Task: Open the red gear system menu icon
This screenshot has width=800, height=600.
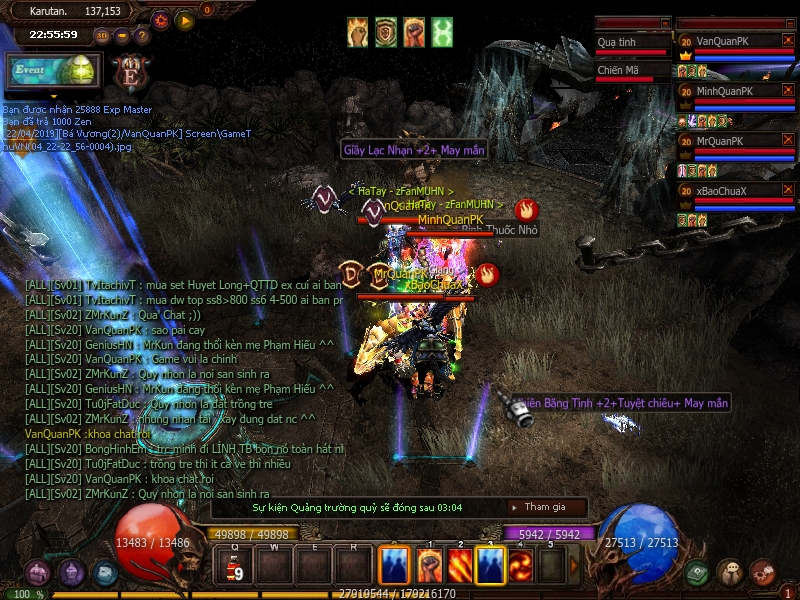Action: (x=763, y=572)
